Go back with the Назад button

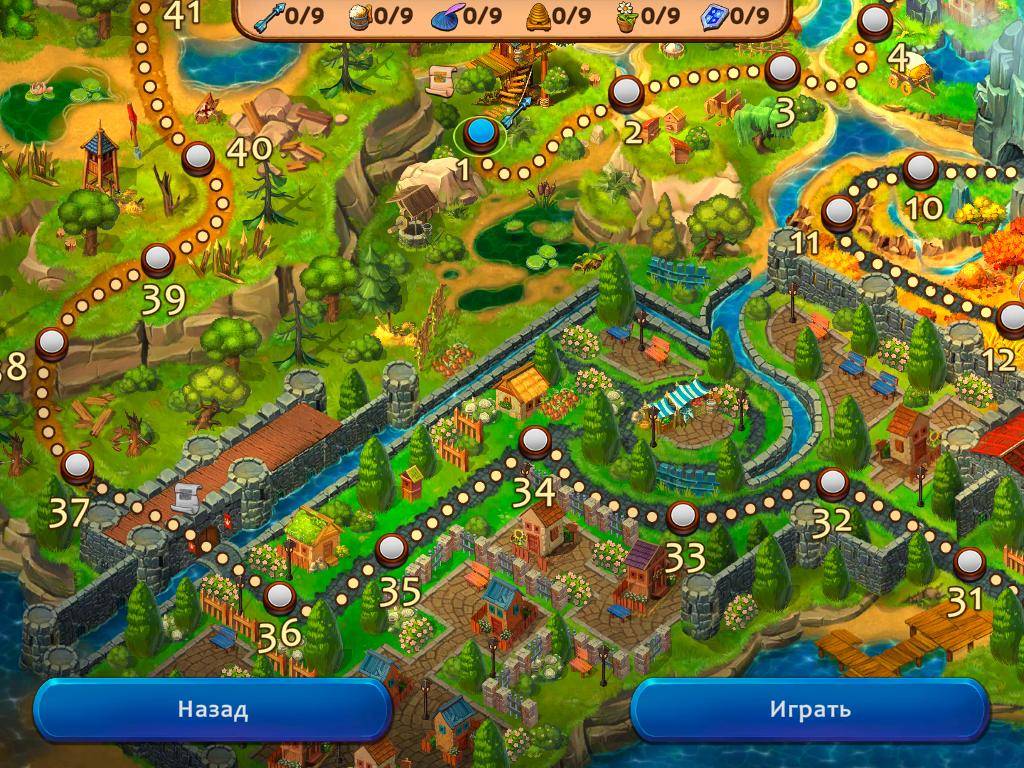point(212,710)
